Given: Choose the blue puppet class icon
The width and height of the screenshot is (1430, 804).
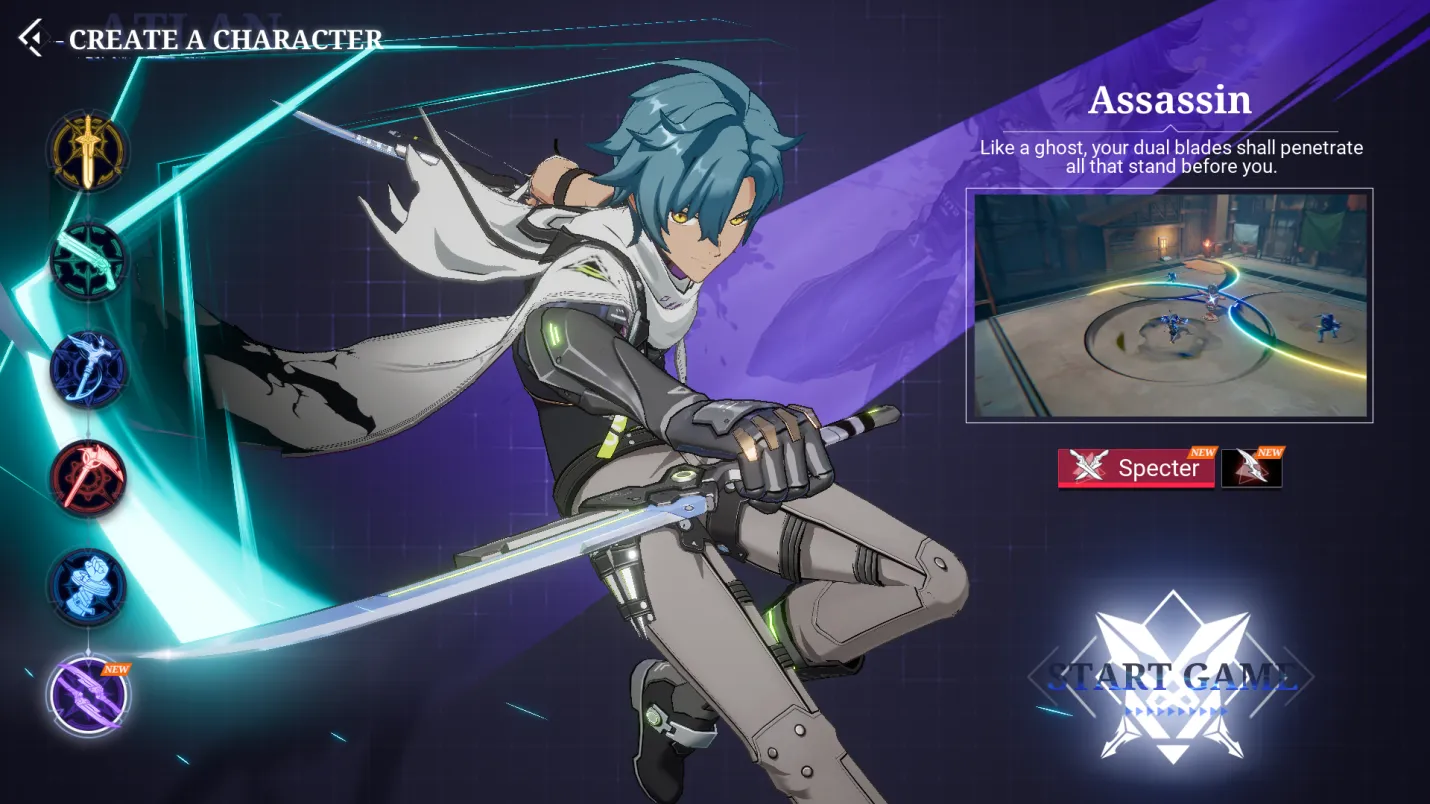Looking at the screenshot, I should 88,586.
